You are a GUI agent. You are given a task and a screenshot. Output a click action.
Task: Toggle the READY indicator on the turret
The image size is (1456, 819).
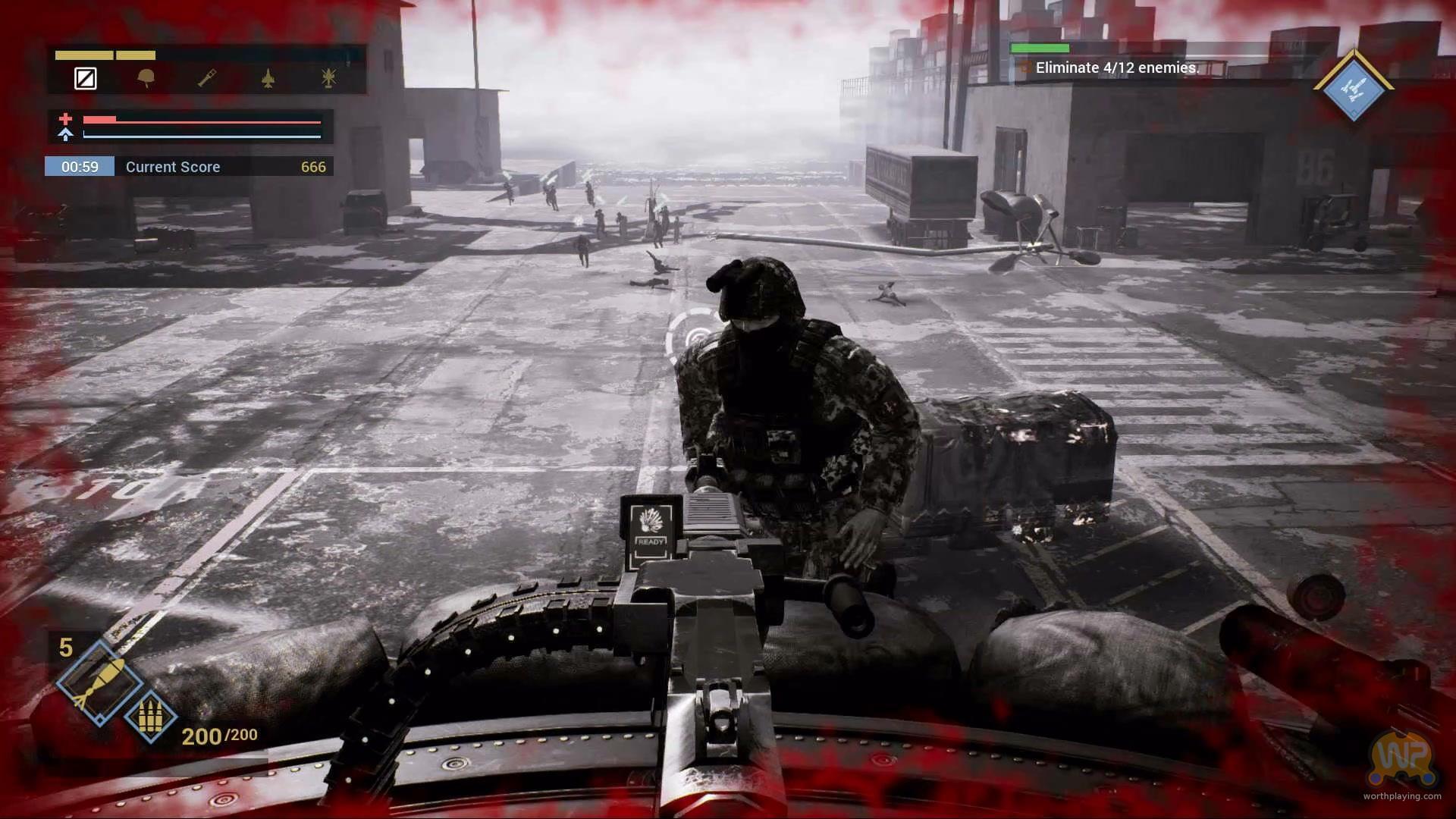pyautogui.click(x=650, y=531)
